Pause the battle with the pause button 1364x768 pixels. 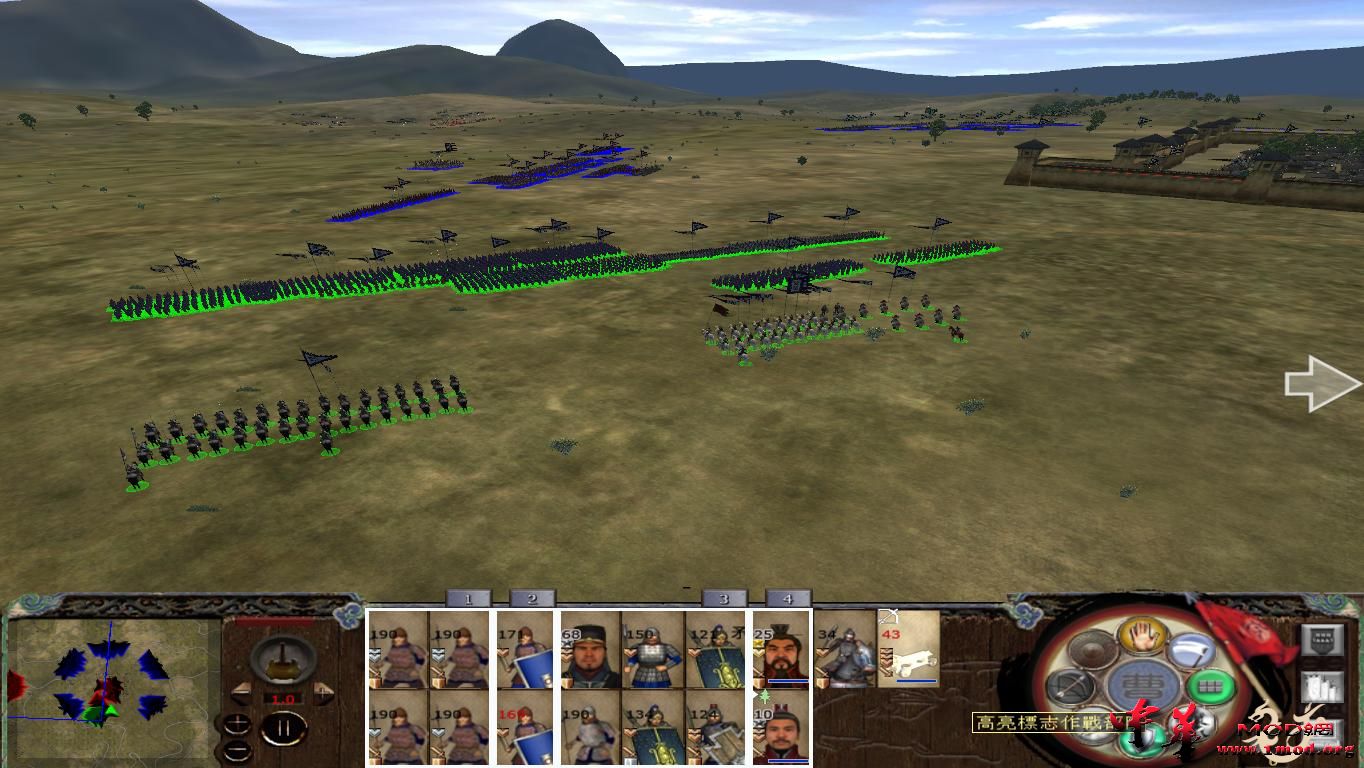click(x=286, y=730)
